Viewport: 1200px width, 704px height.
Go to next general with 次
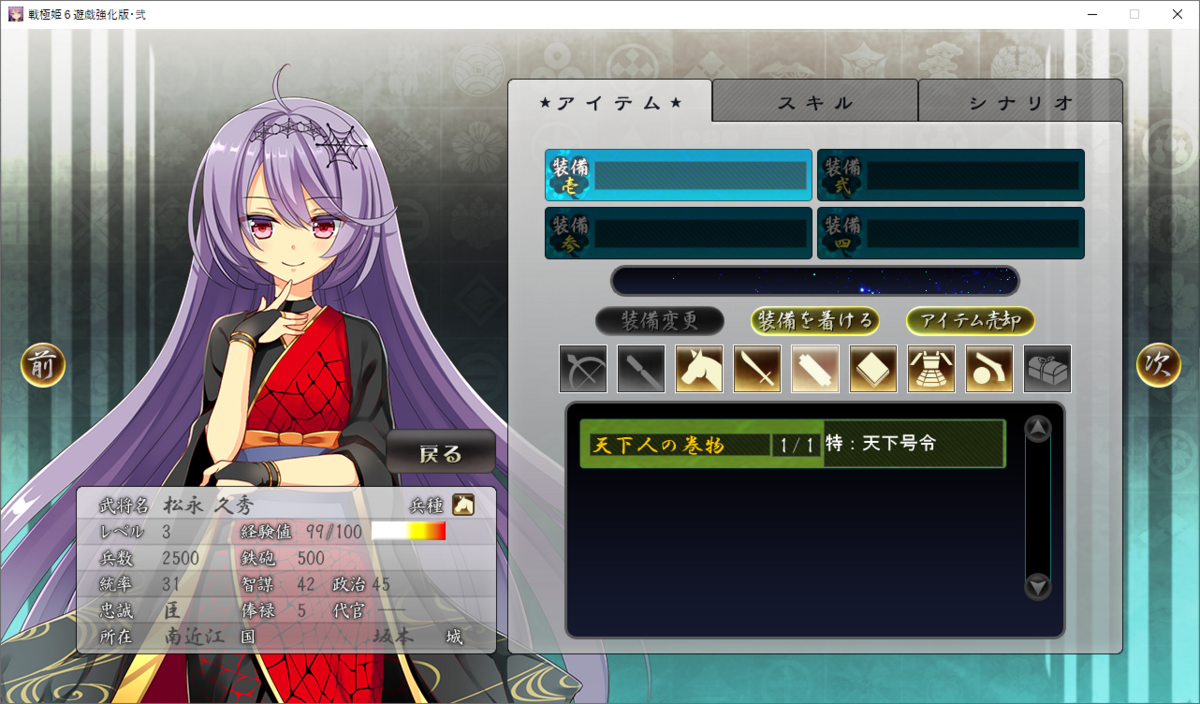[1158, 365]
